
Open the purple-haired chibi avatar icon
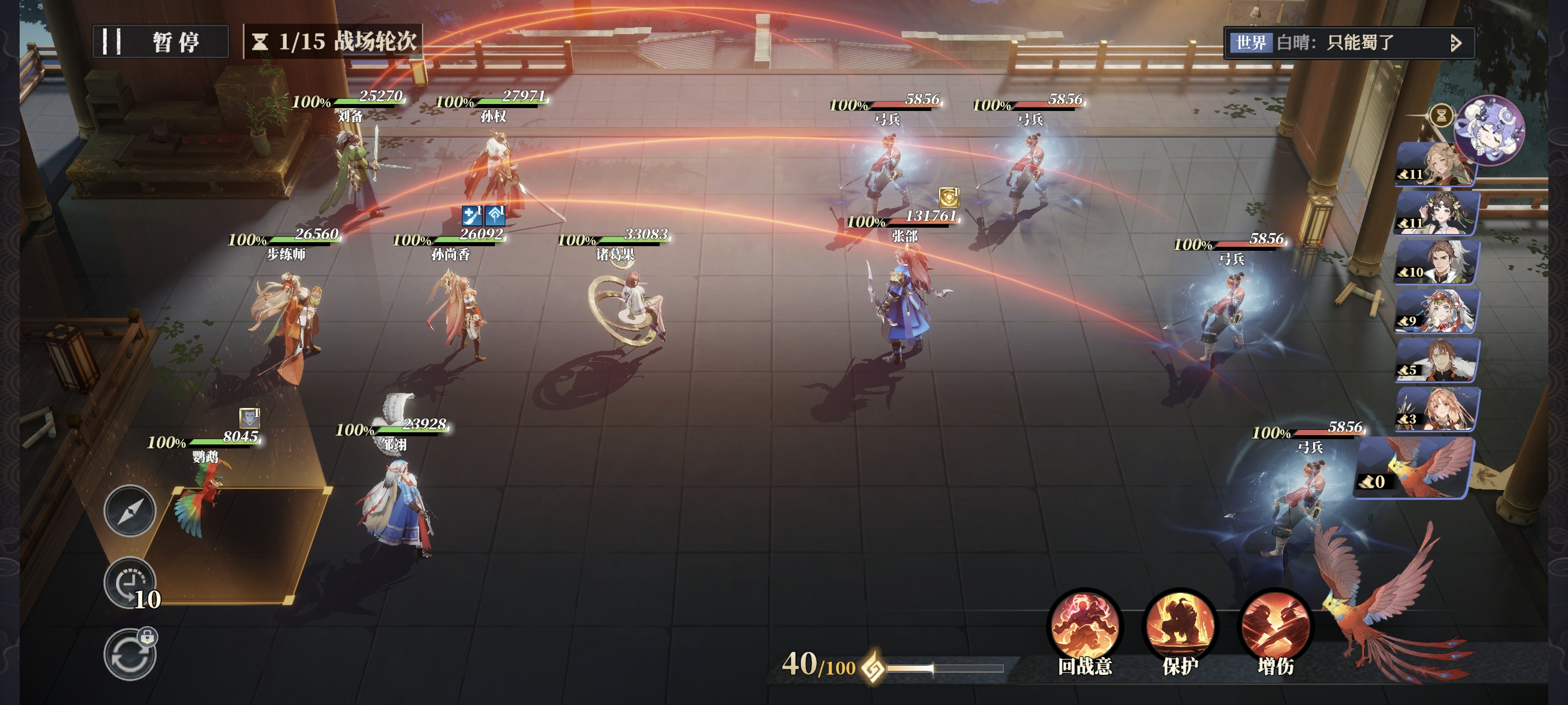pos(1489,130)
